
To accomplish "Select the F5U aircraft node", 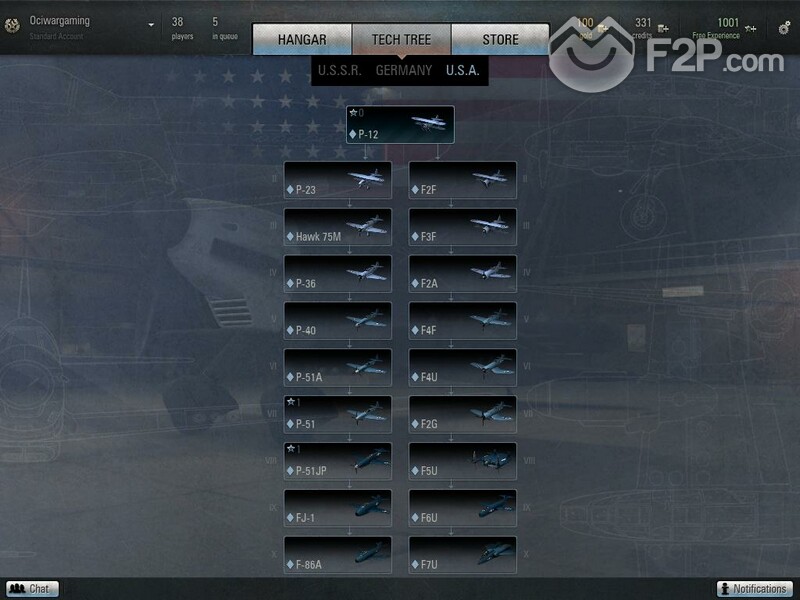I will (x=462, y=462).
